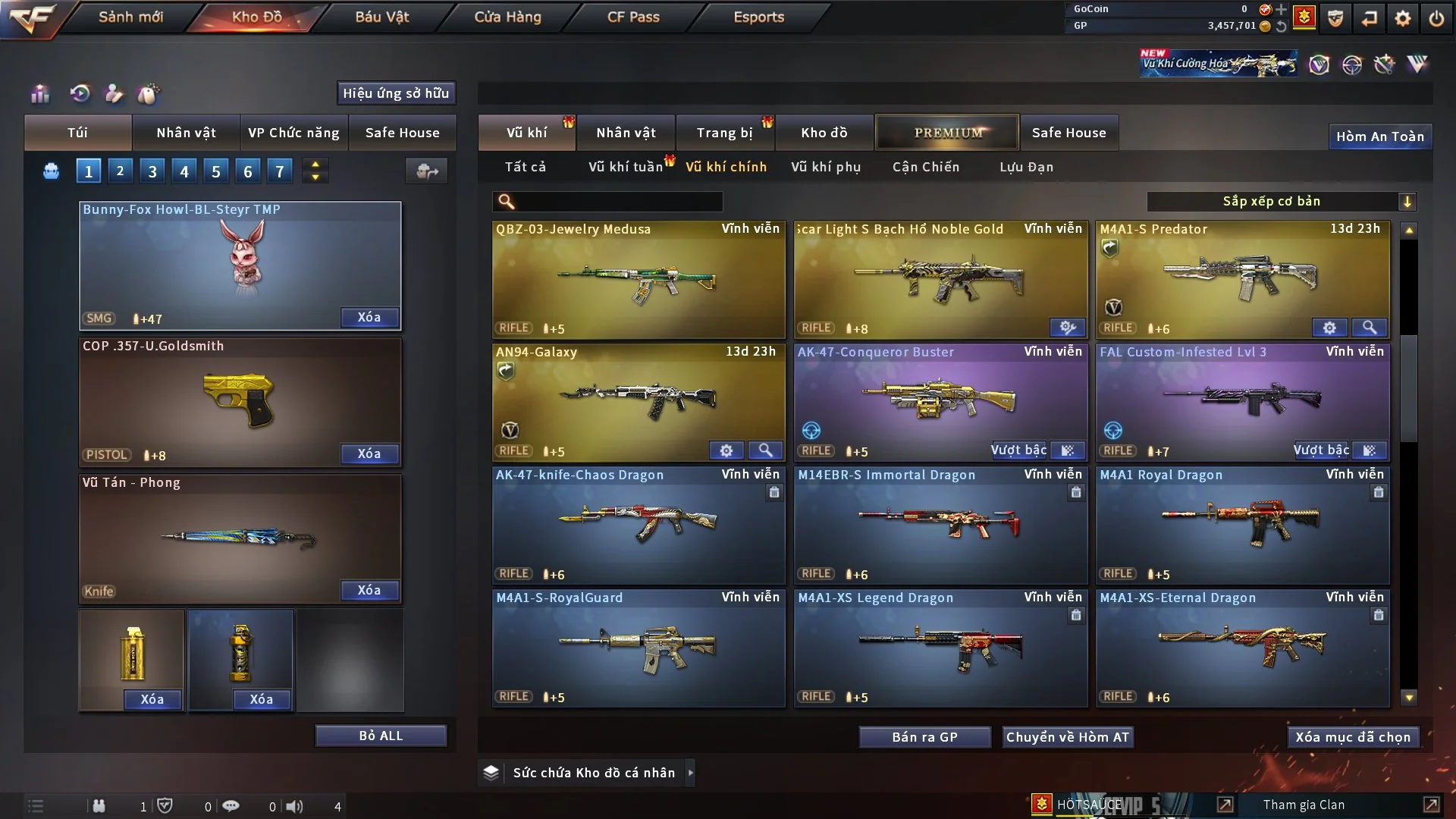Switch to bag slot number 3
The height and width of the screenshot is (819, 1456).
pos(152,171)
